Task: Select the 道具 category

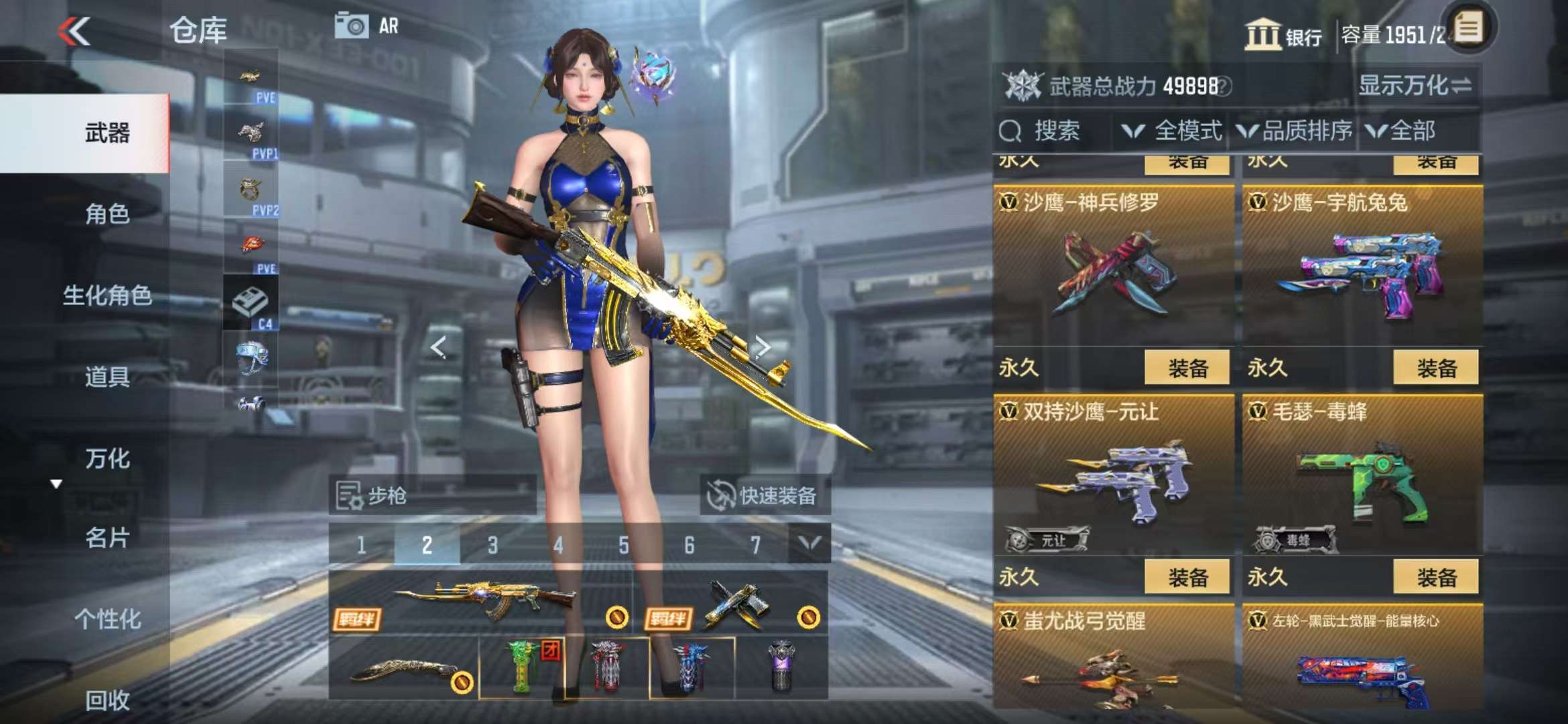Action: [x=107, y=377]
